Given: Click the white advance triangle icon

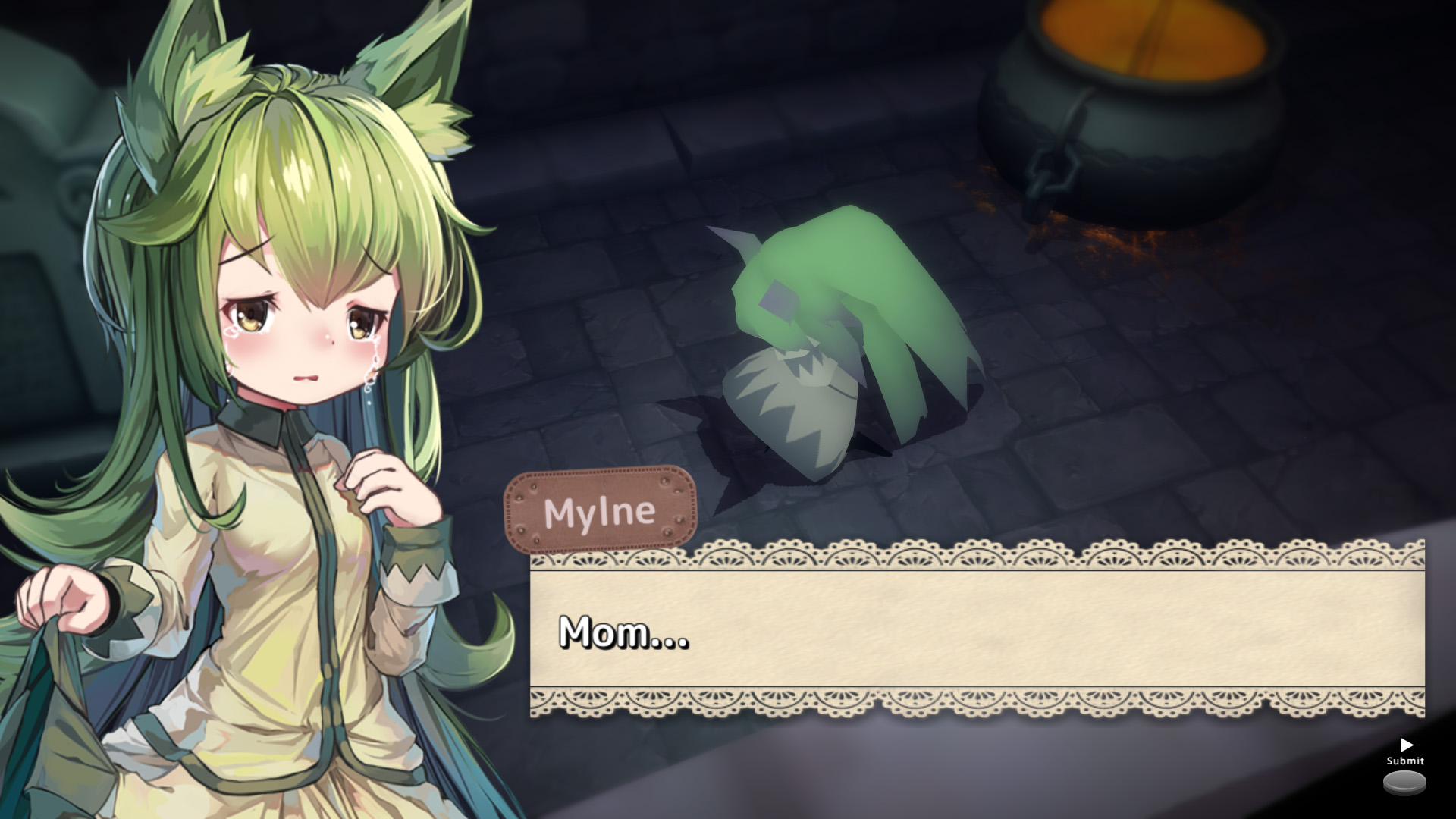Looking at the screenshot, I should tap(1407, 745).
